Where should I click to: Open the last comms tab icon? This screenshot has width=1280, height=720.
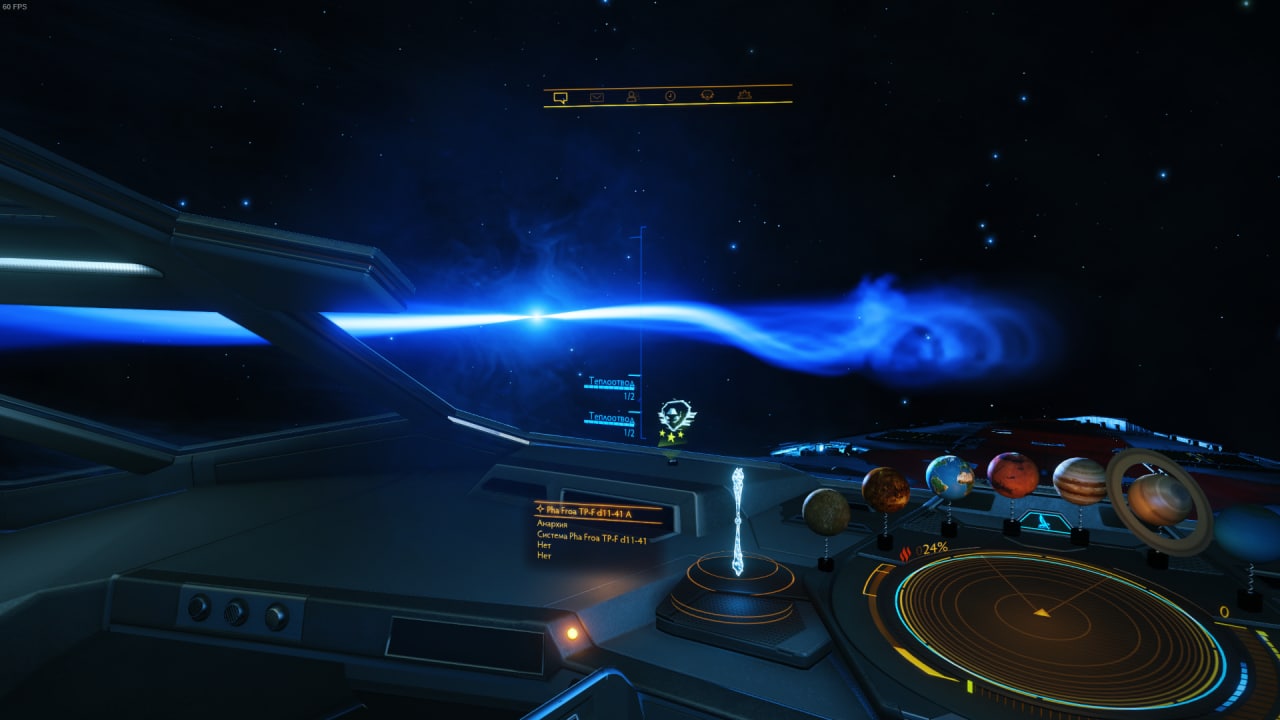pyautogui.click(x=744, y=94)
